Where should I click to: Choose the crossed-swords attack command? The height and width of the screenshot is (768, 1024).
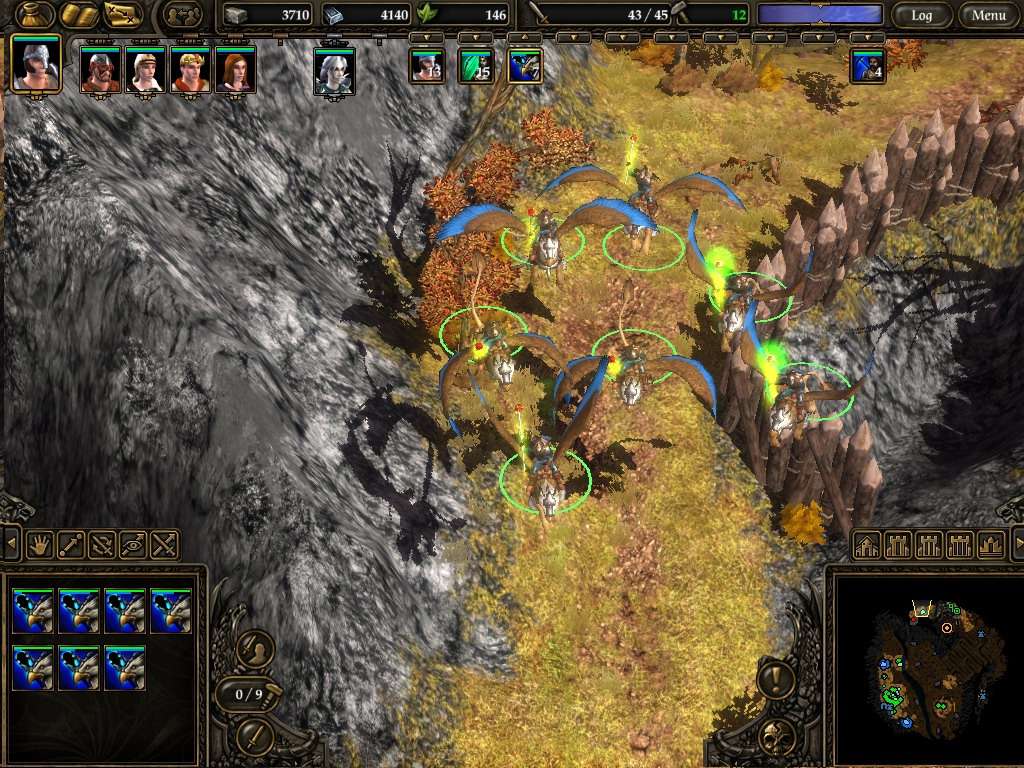coord(165,545)
